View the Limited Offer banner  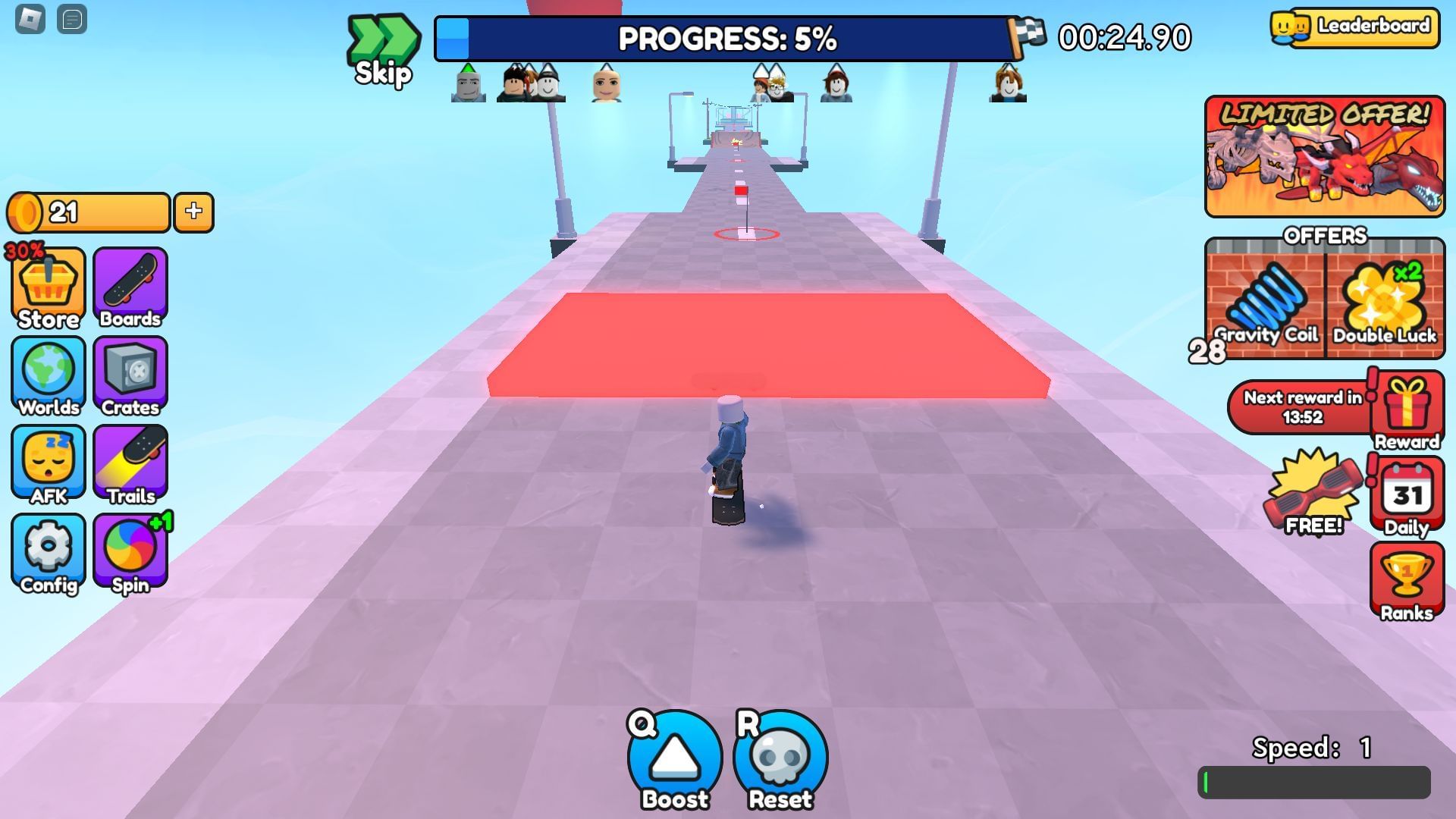point(1324,157)
